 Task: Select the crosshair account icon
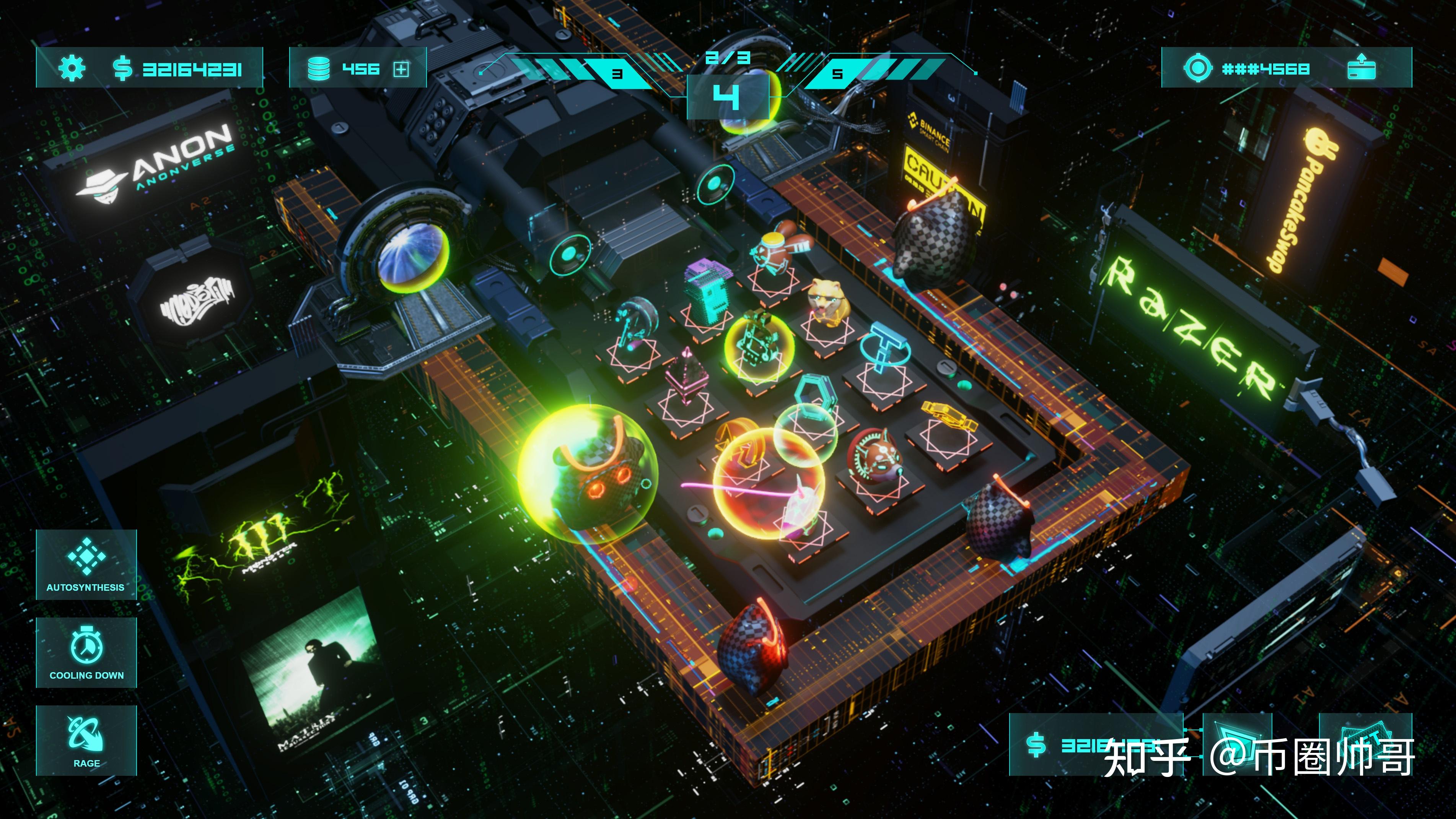tap(1198, 68)
